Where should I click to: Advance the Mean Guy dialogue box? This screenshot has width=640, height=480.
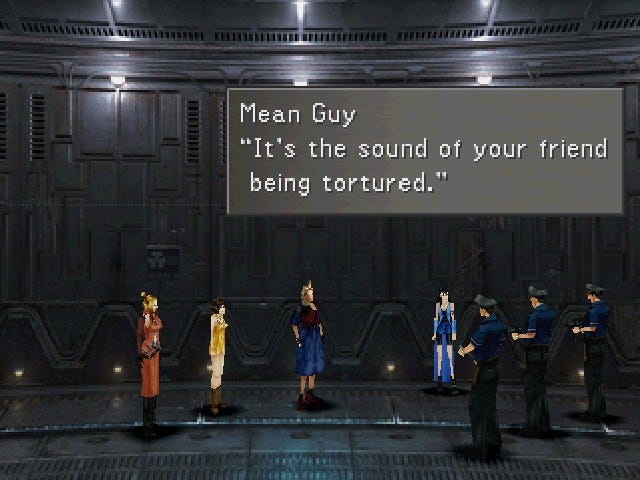(425, 151)
